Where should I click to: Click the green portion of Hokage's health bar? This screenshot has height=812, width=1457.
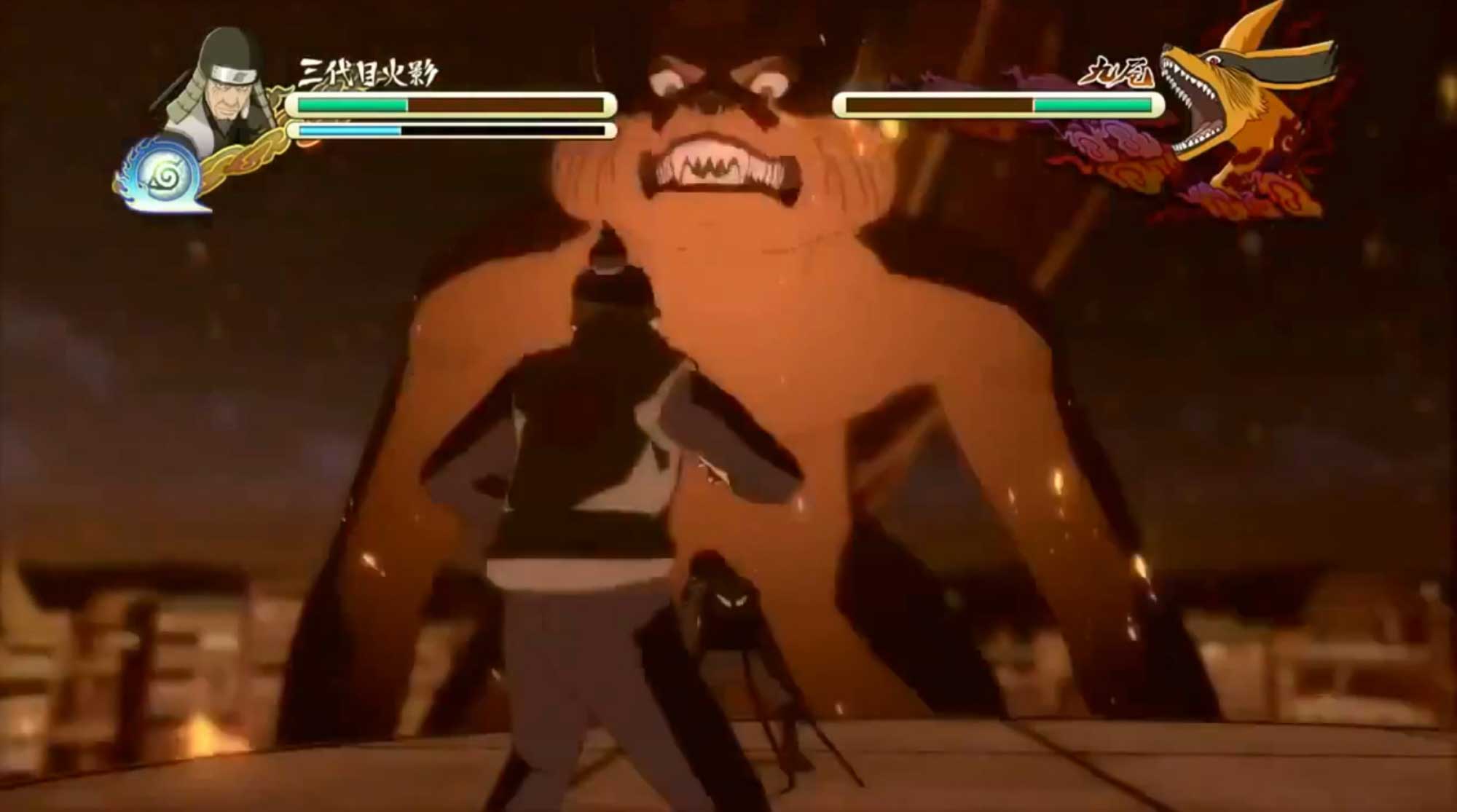coord(350,105)
